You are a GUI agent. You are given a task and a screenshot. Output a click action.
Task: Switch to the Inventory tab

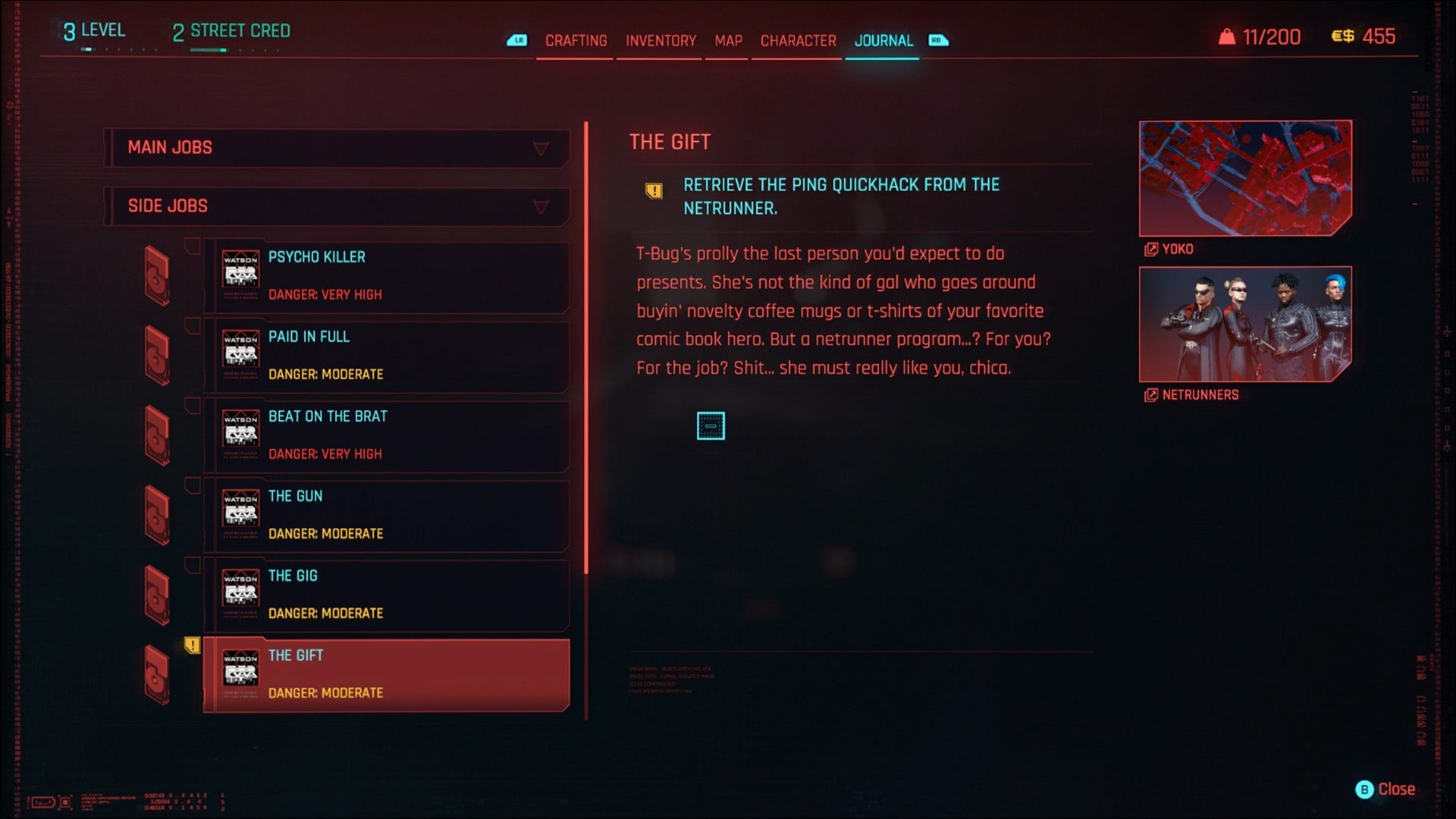[x=658, y=41]
